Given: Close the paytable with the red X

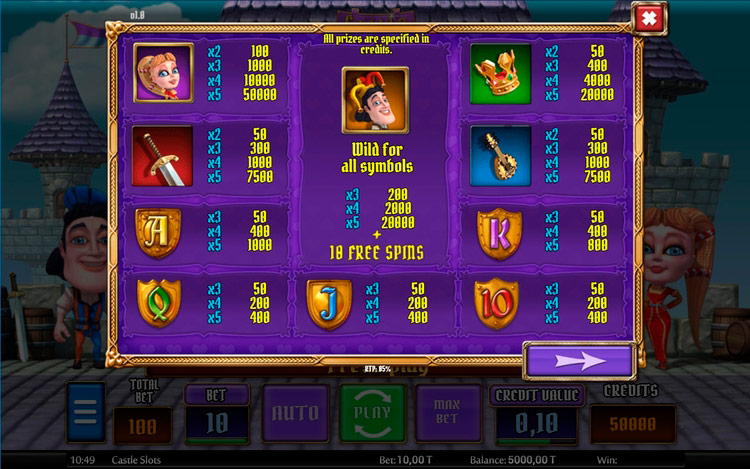Looking at the screenshot, I should tap(650, 19).
